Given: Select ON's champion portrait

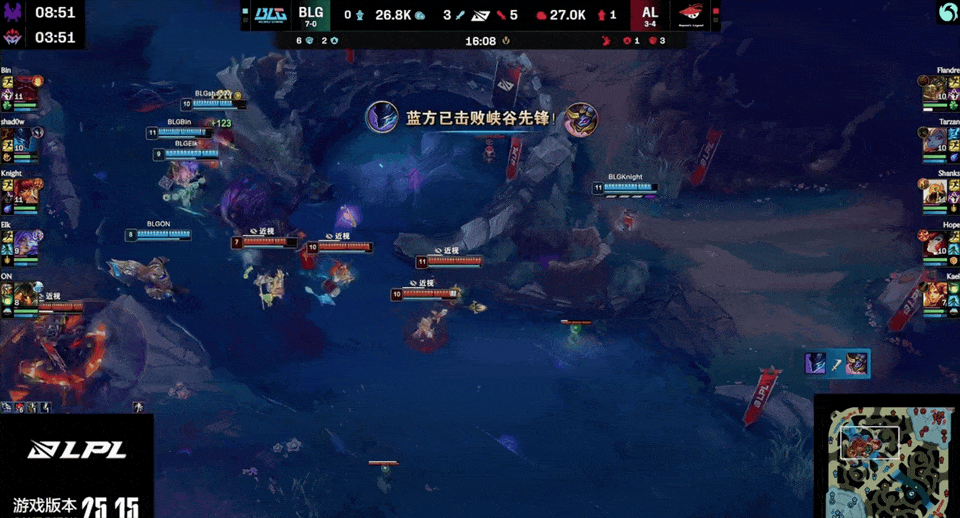Looking at the screenshot, I should [25, 295].
